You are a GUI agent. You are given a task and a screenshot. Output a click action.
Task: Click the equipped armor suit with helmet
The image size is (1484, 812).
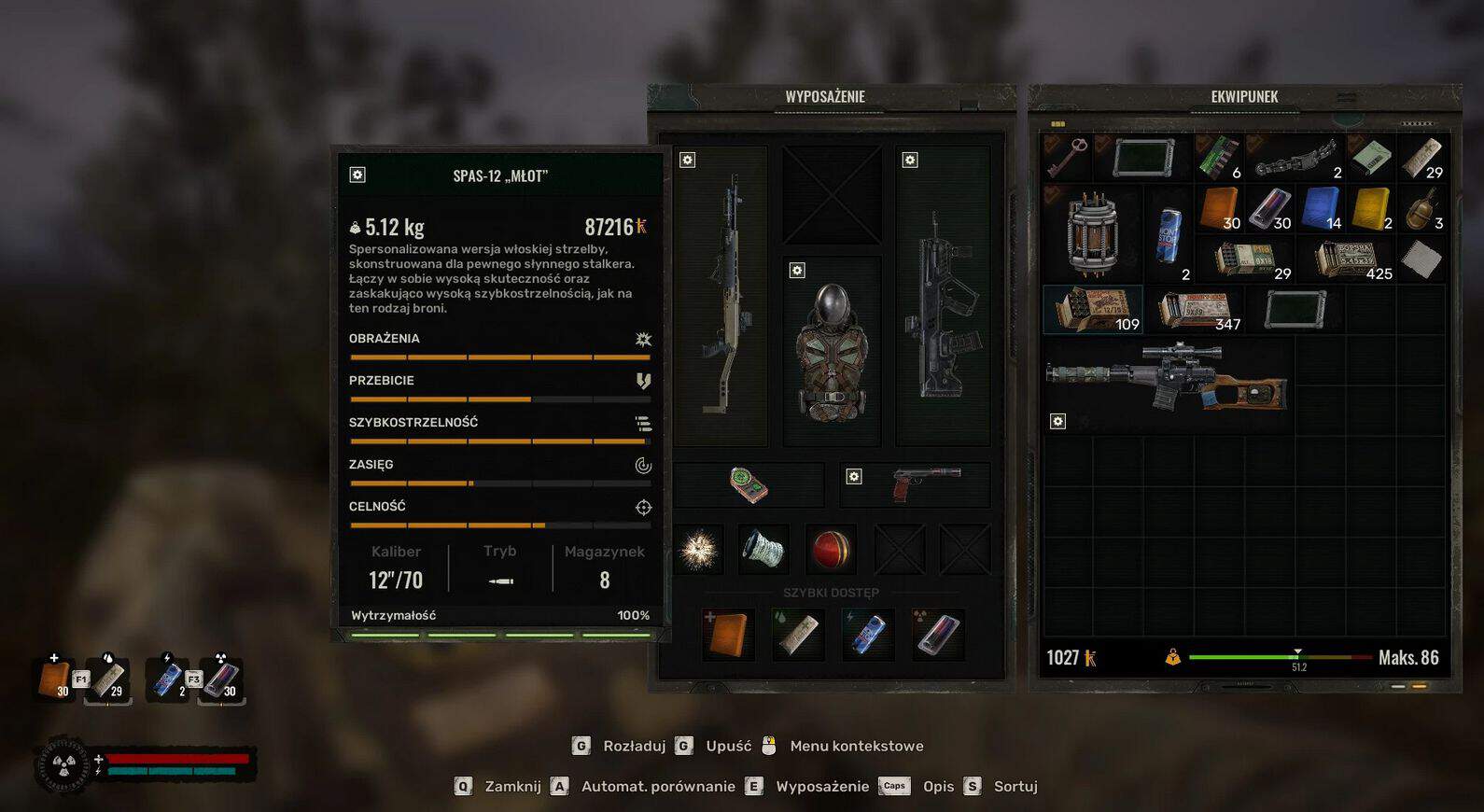coord(832,351)
